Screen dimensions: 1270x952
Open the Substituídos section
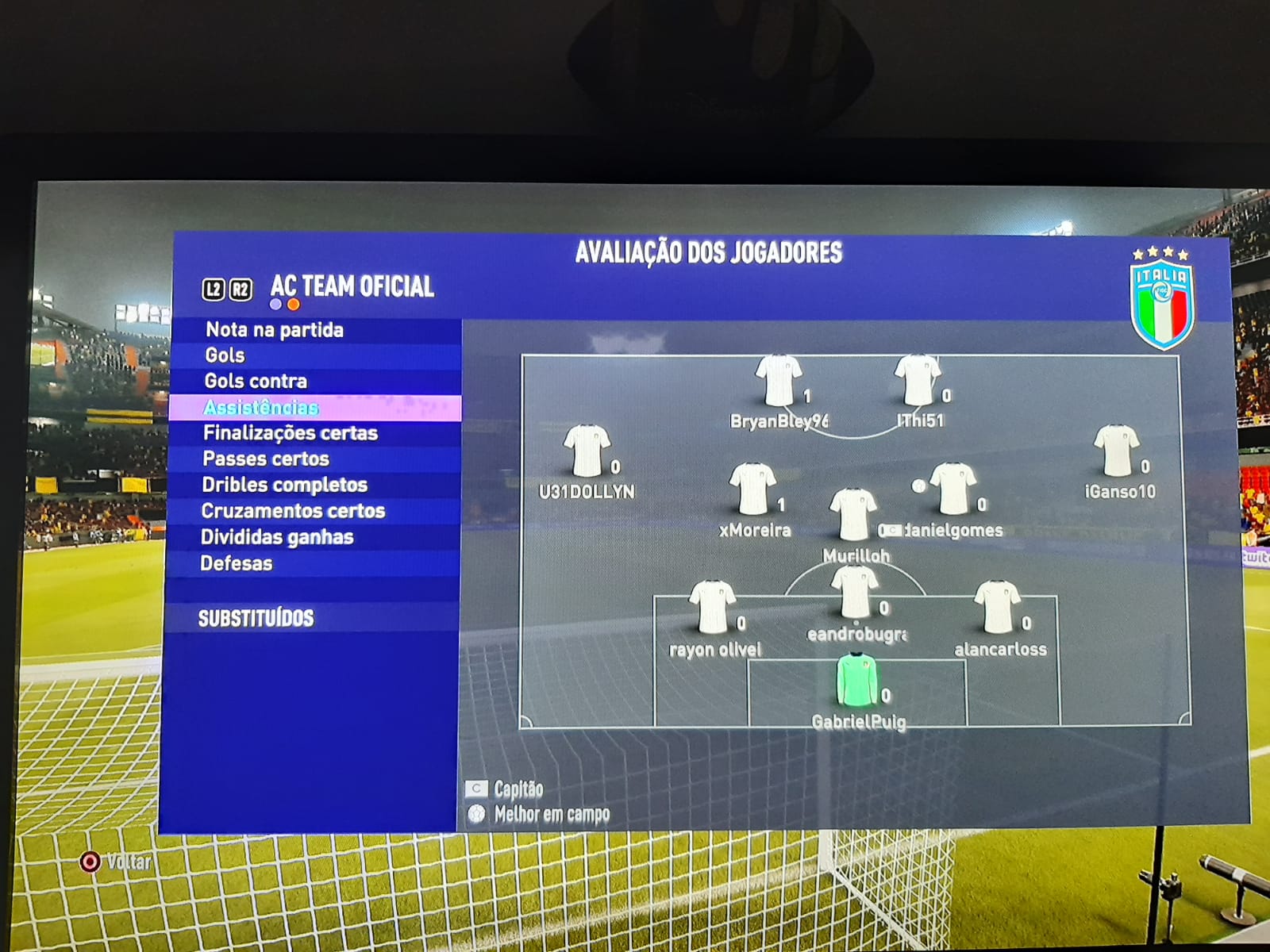coord(256,618)
